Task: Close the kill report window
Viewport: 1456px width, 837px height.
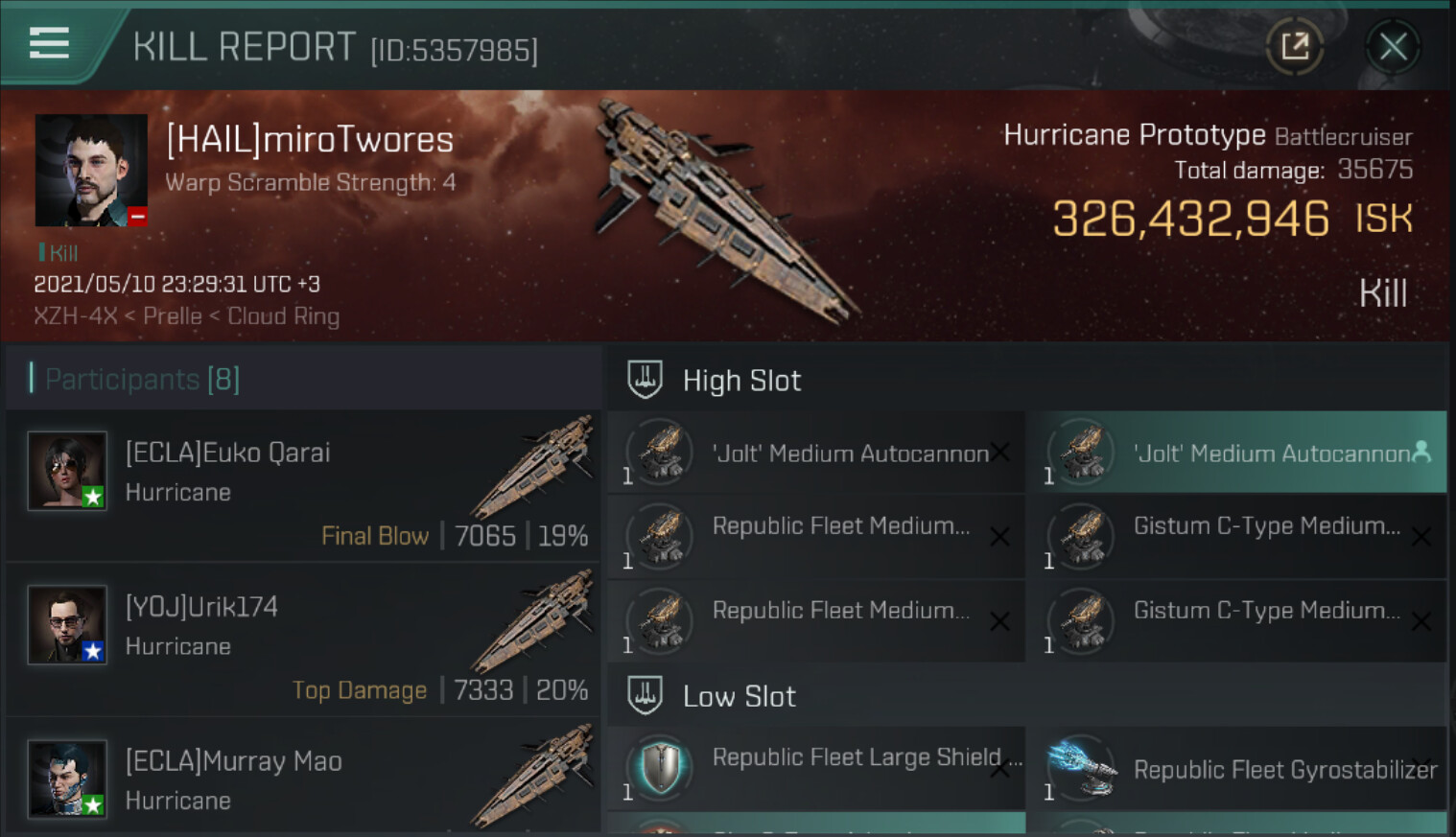Action: click(x=1393, y=46)
